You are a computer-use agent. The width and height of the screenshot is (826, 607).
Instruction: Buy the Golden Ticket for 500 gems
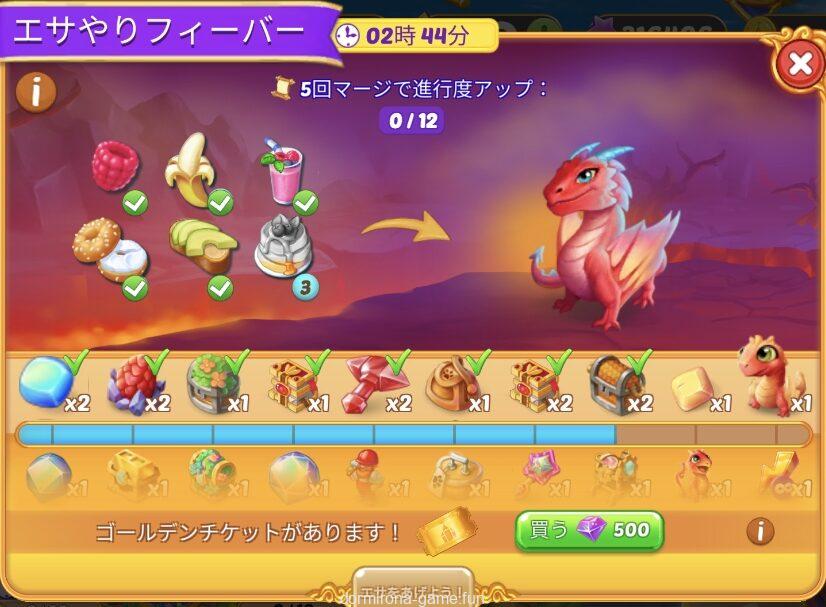point(589,530)
